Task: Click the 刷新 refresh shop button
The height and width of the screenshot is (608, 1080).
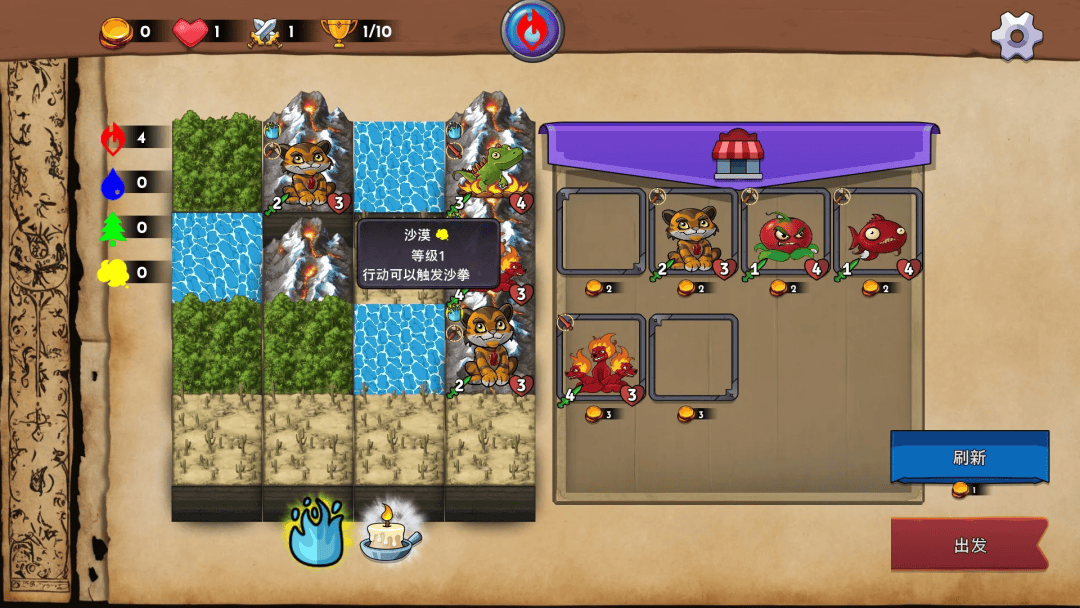Action: 969,457
